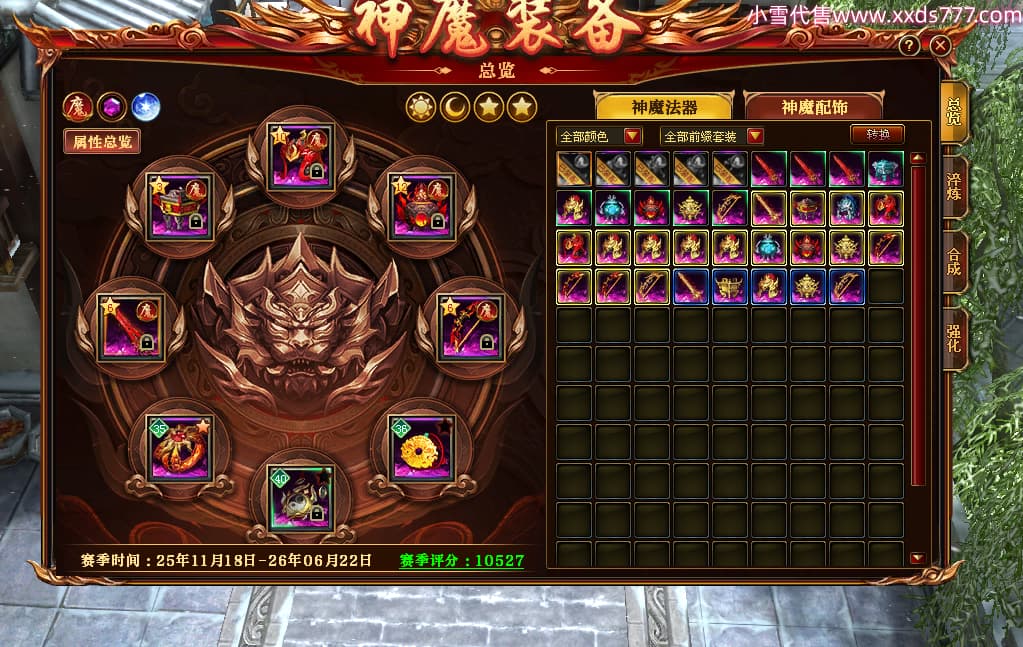Click the 转换 convert button
The width and height of the screenshot is (1023, 647).
click(876, 134)
